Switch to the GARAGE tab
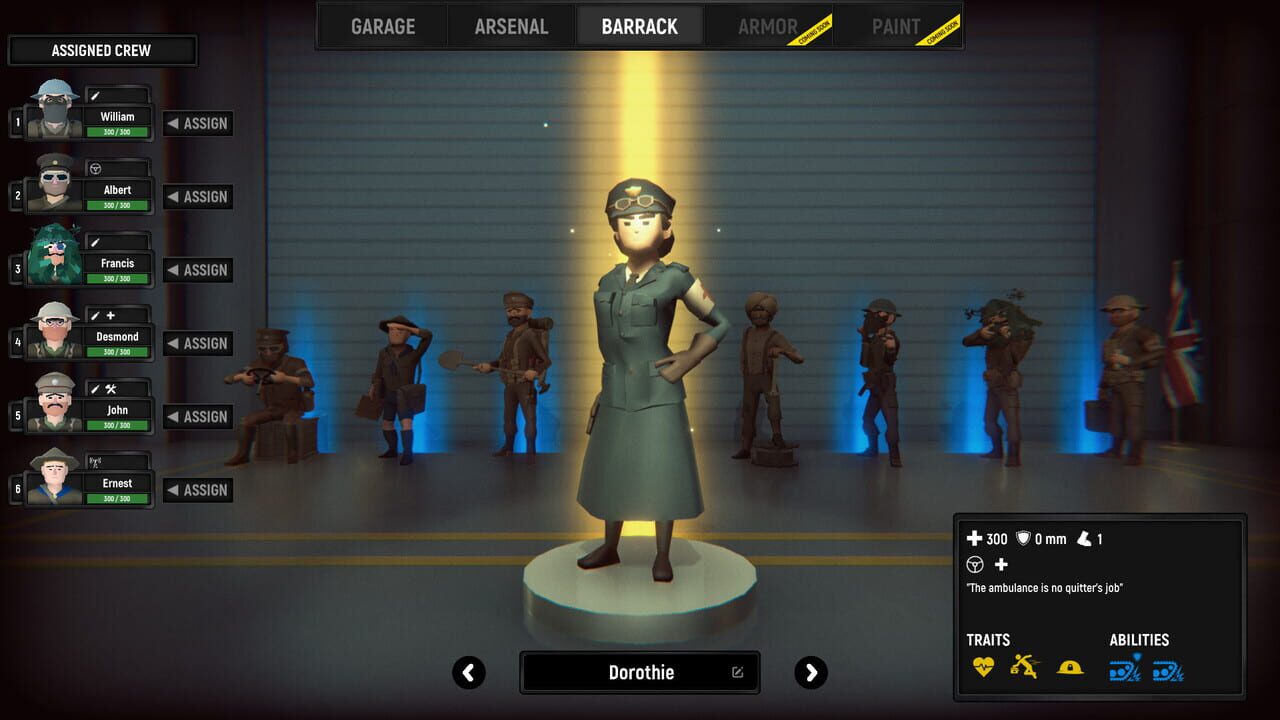This screenshot has width=1280, height=720. coord(381,26)
